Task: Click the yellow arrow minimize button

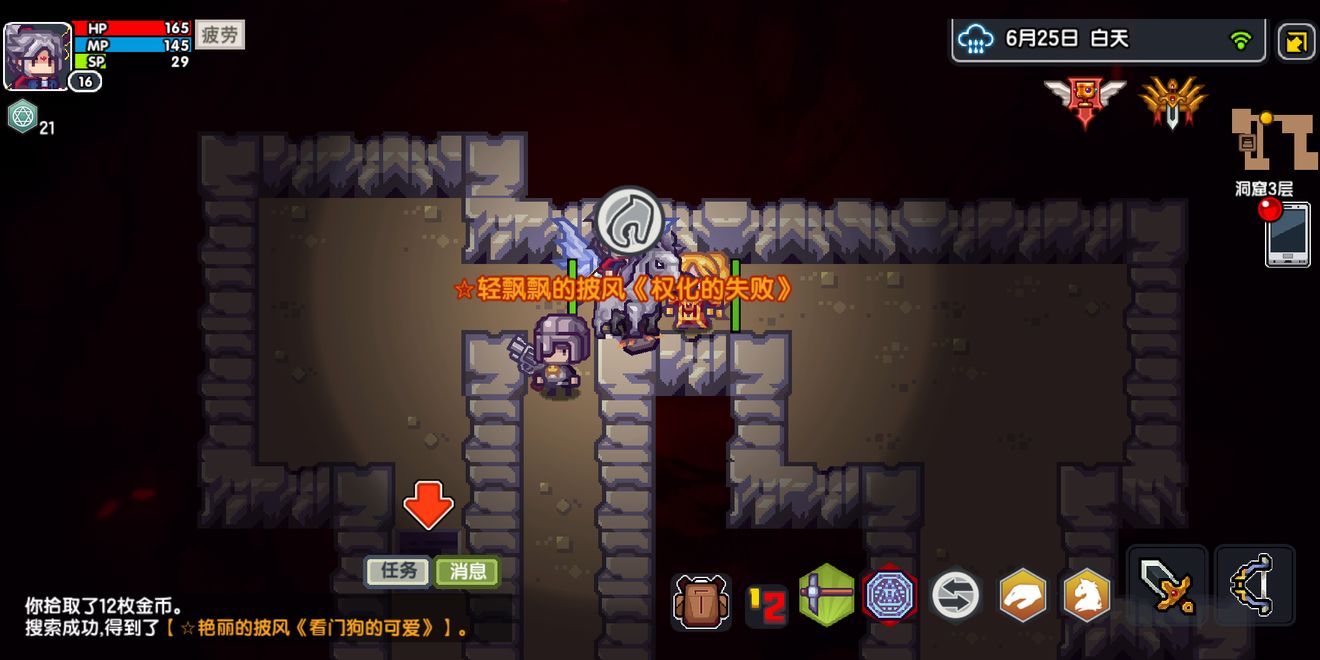Action: pos(1296,42)
